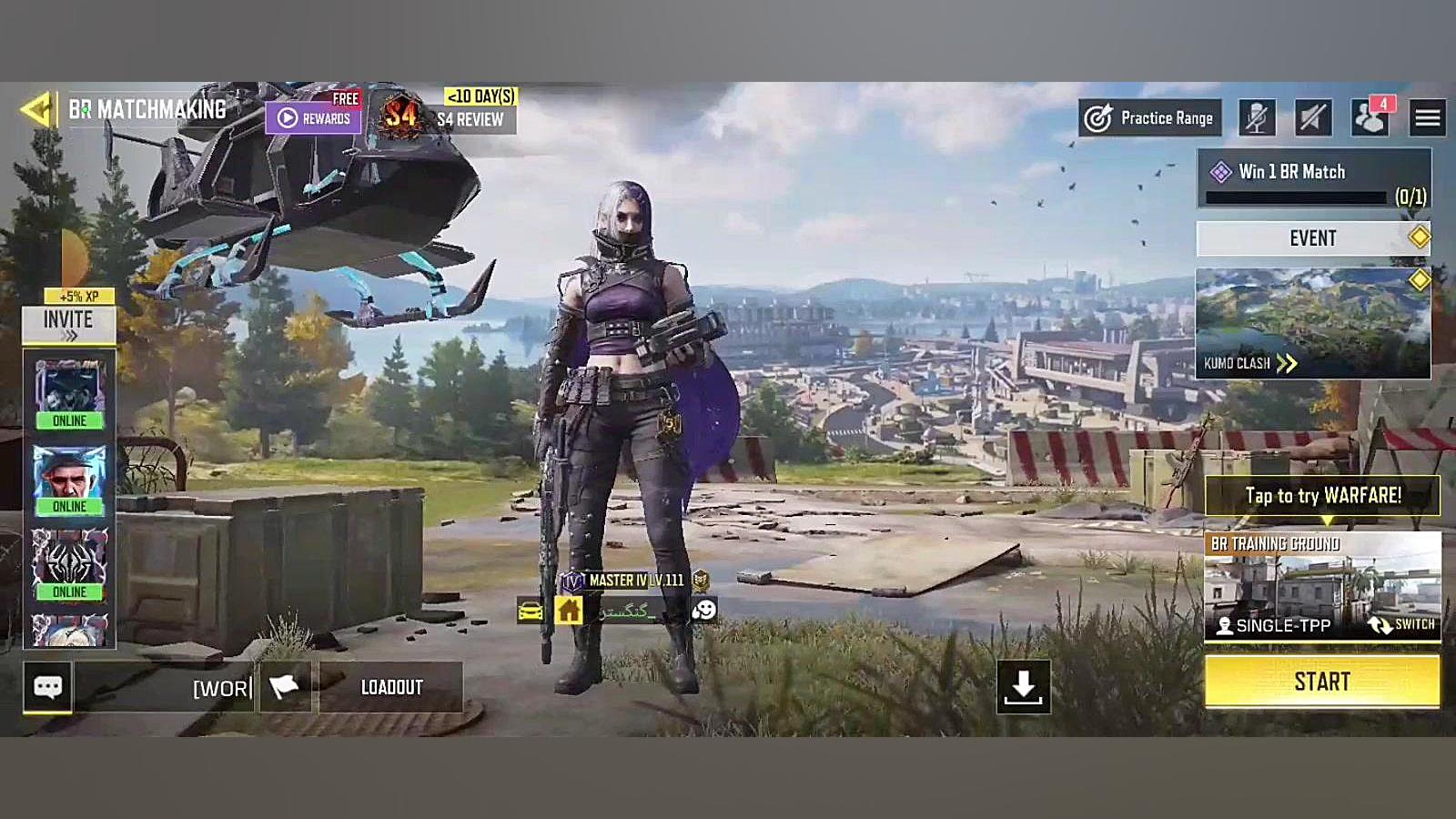The image size is (1456, 819).
Task: Switch the Single-TPP match mode
Action: [x=1401, y=625]
